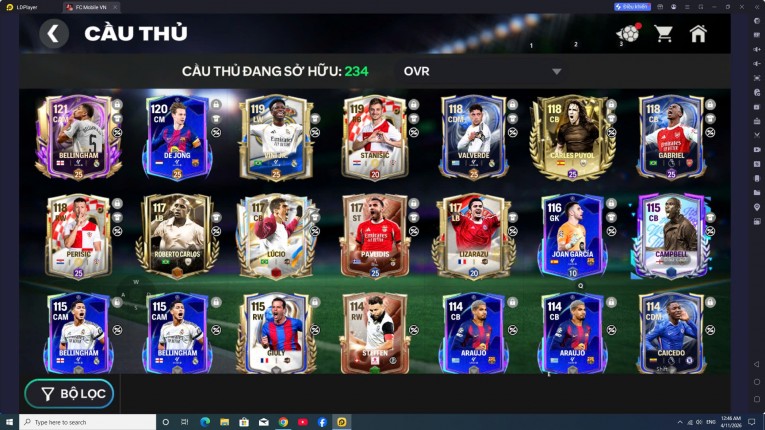
Task: Select the 117 LB Lizarazu card
Action: 473,237
